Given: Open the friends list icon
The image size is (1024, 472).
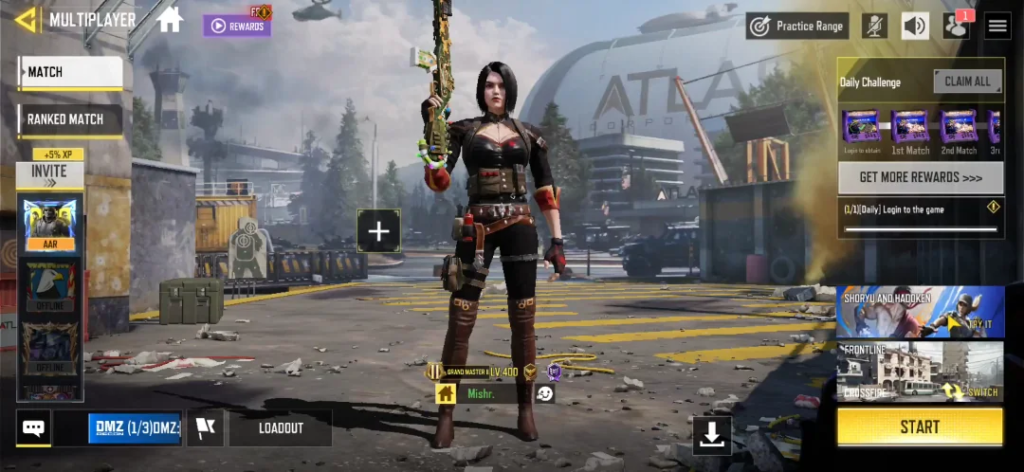Looking at the screenshot, I should [956, 26].
